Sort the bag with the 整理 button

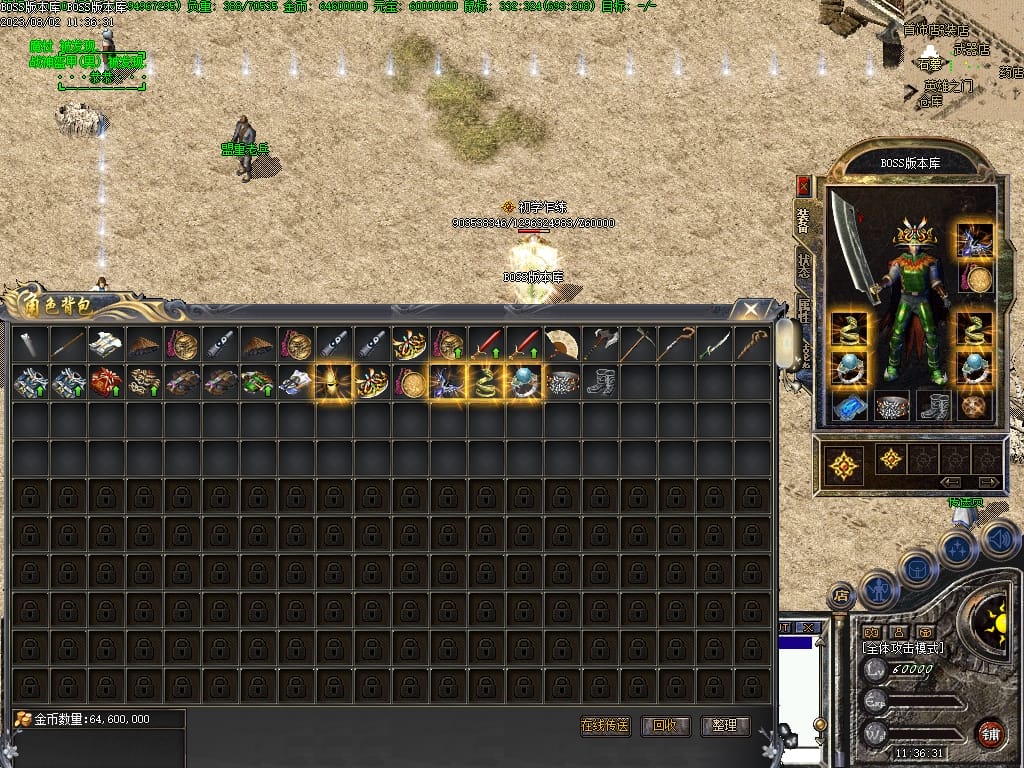725,726
